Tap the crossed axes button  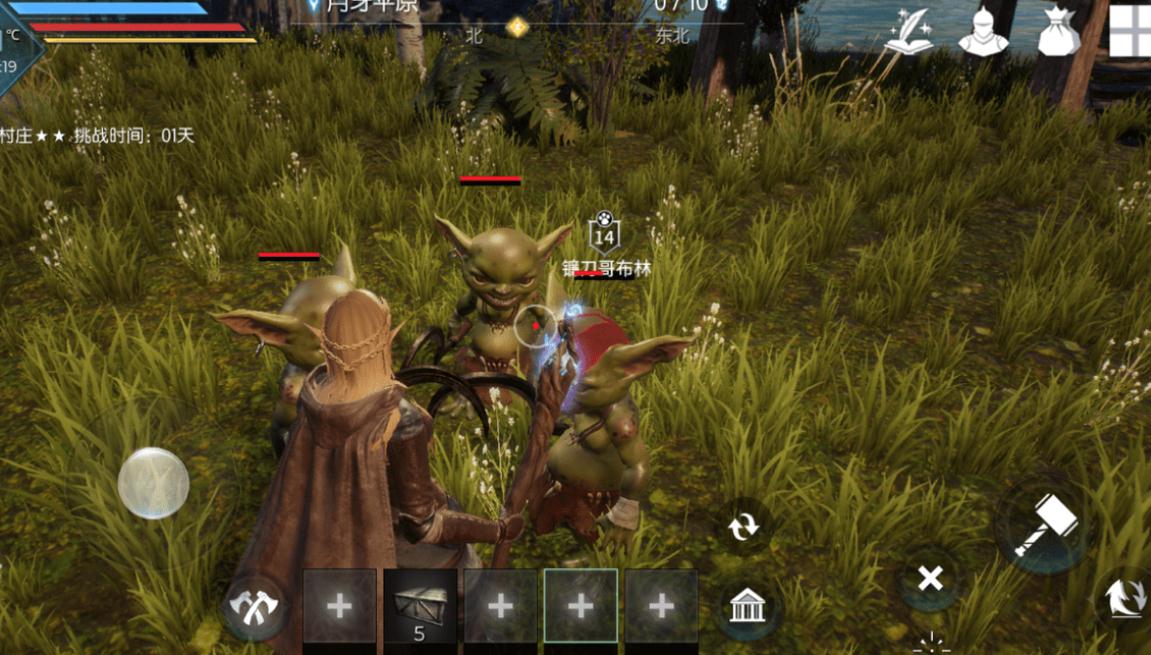point(255,606)
